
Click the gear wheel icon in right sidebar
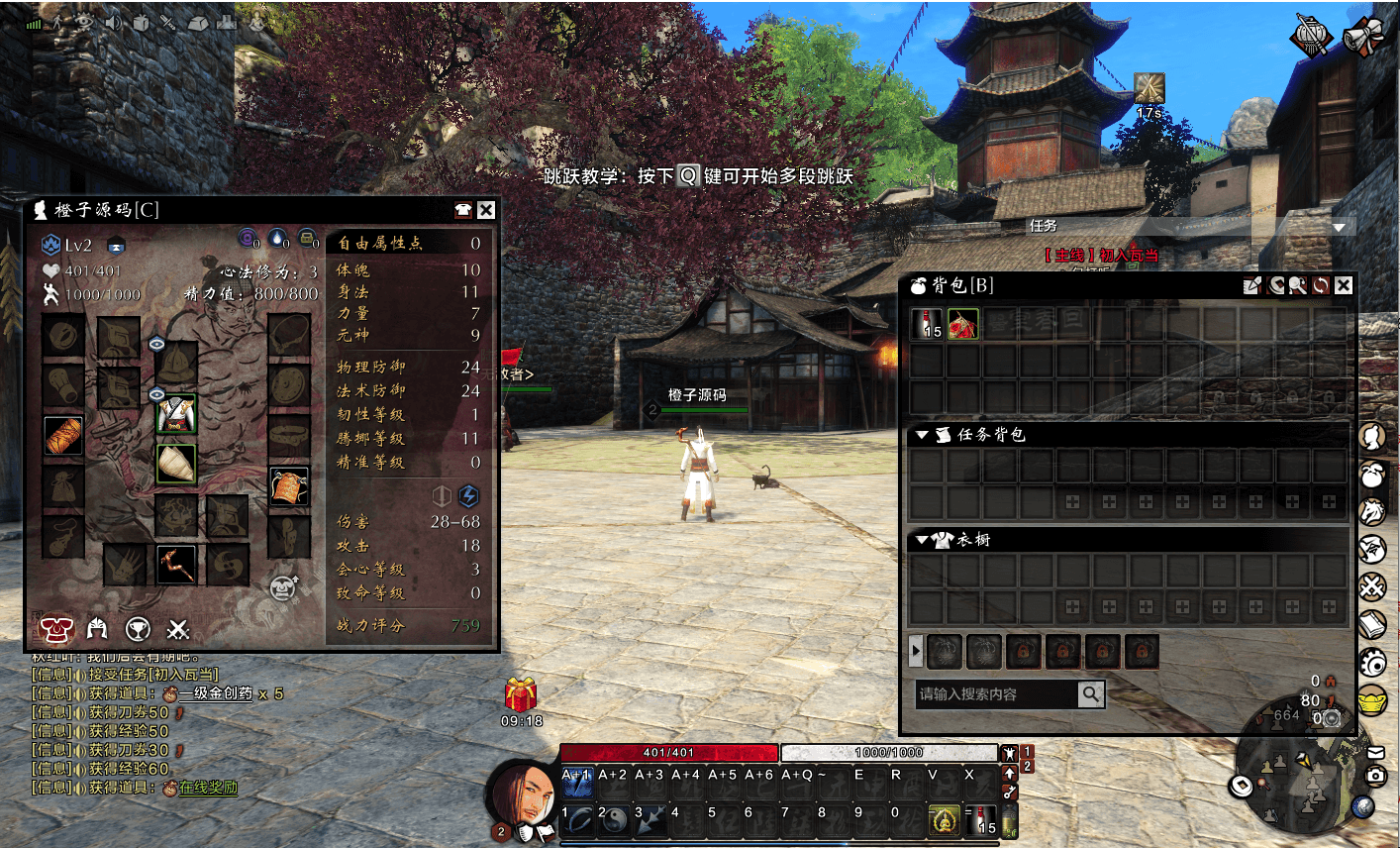tap(1371, 663)
